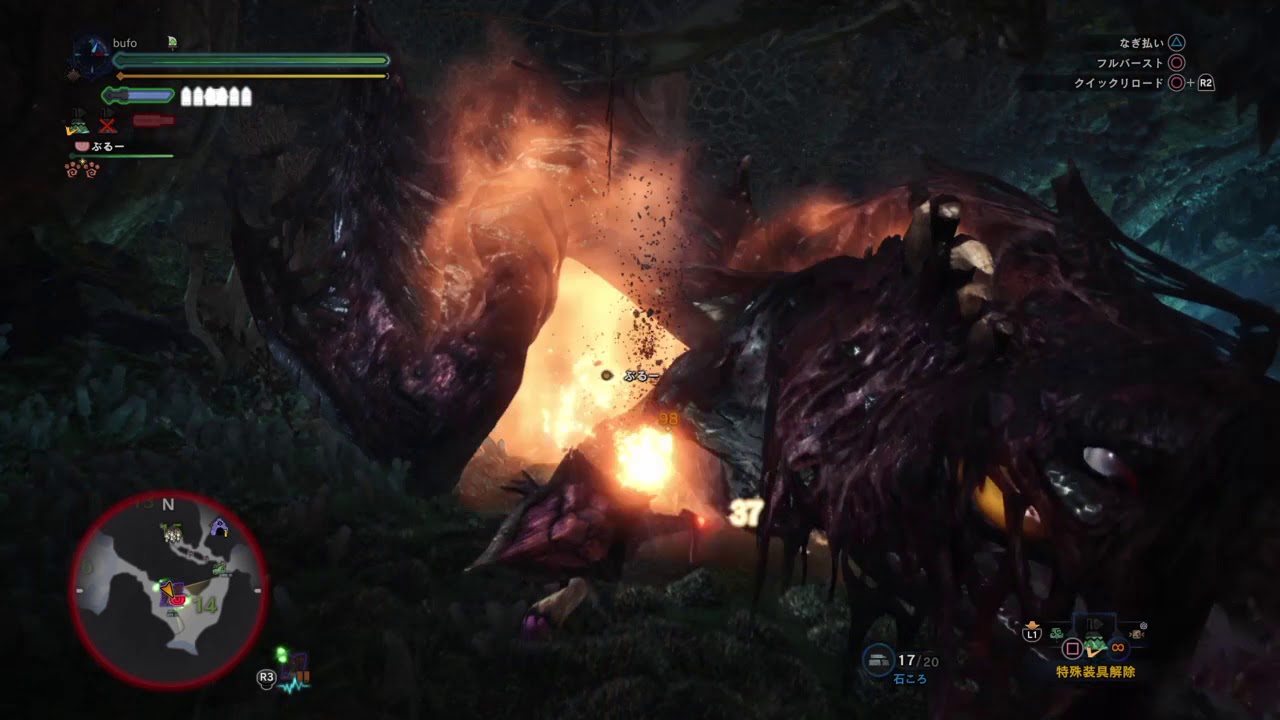Open the circular minimap
This screenshot has height=720, width=1280.
point(168,589)
